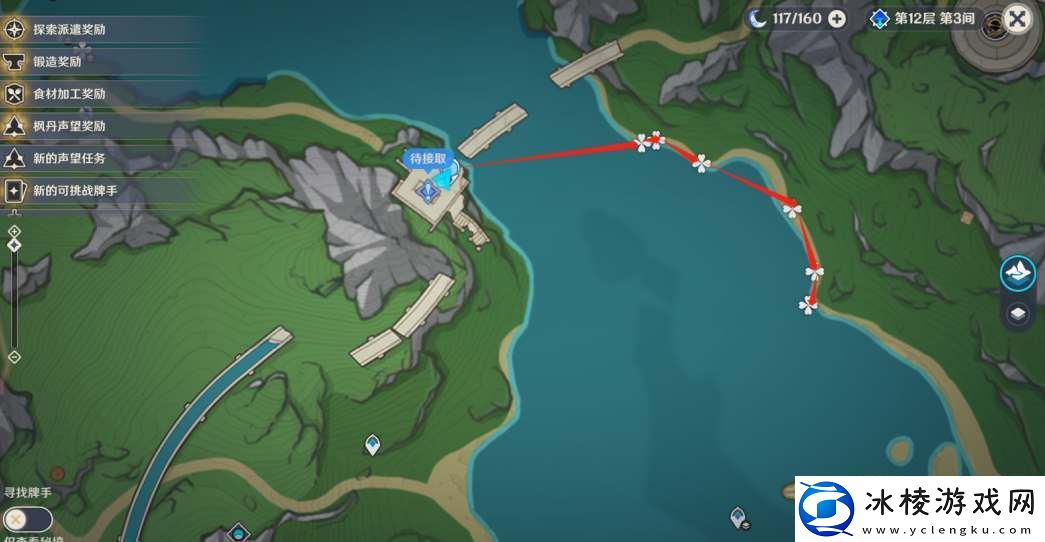
Task: Open the map layers button
Action: 1017,314
